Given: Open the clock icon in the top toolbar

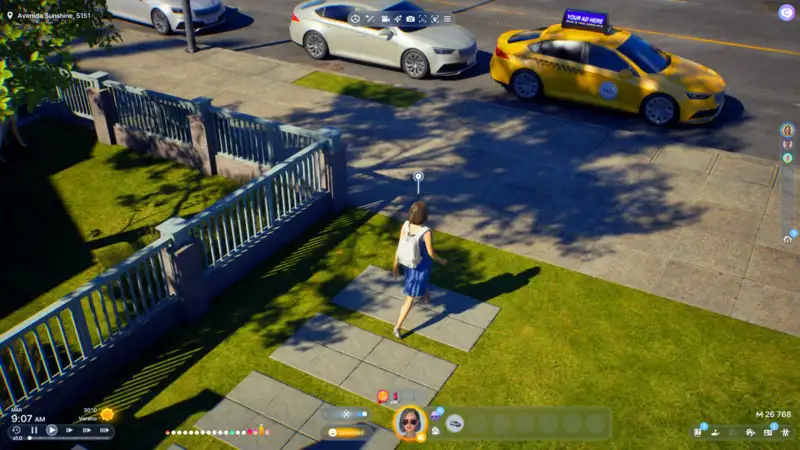Looking at the screenshot, I should 354,19.
